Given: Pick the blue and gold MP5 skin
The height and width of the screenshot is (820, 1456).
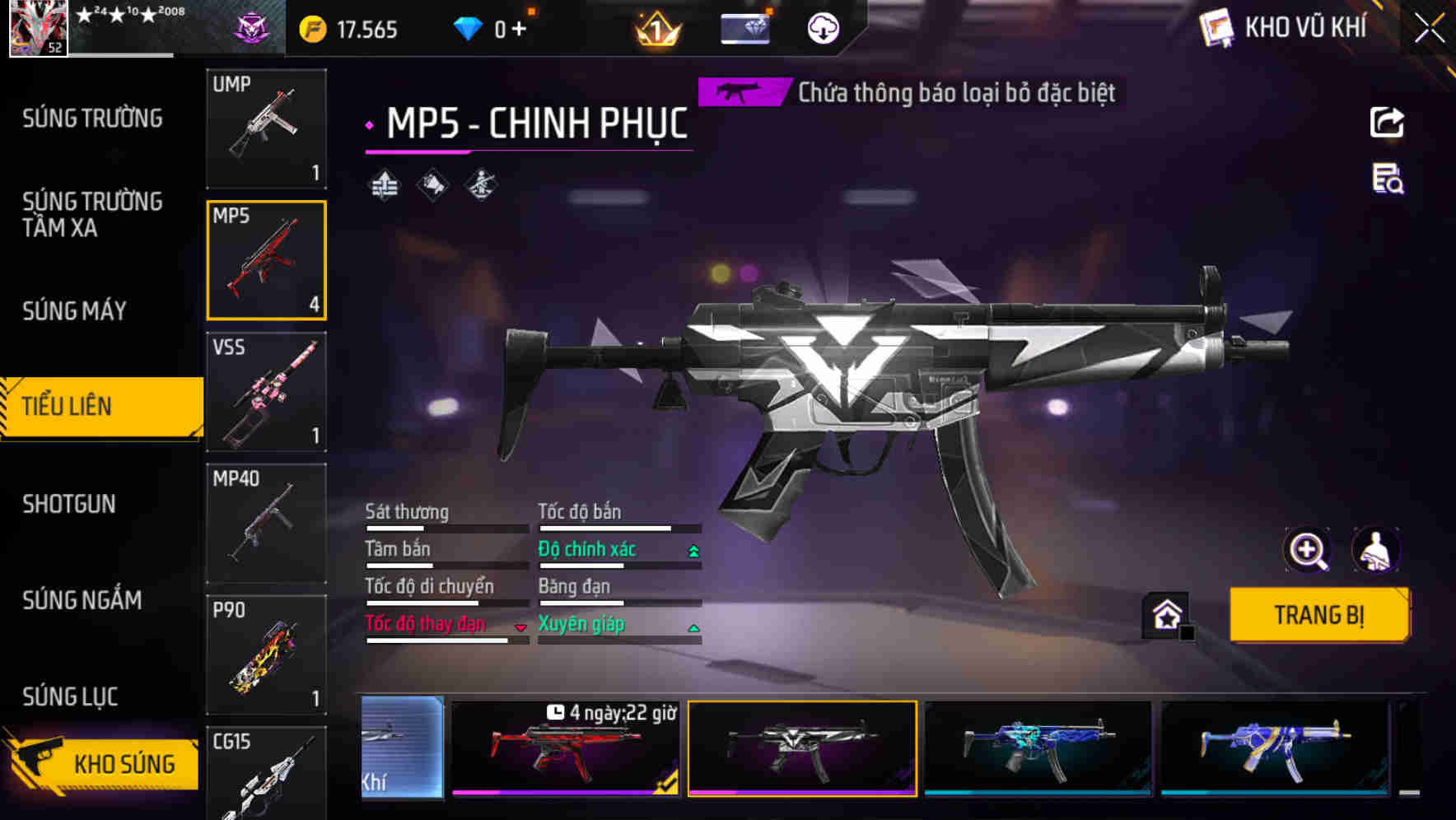Looking at the screenshot, I should pos(1274,748).
